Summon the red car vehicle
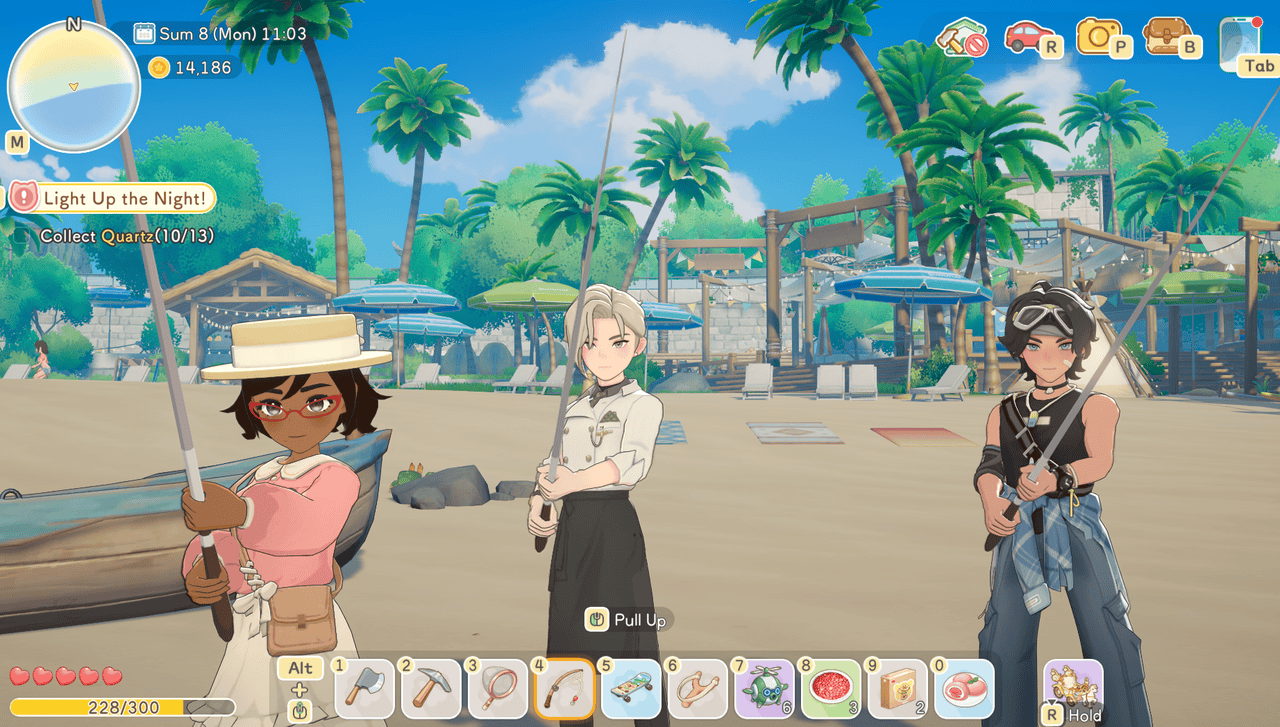The image size is (1280, 727). pos(1029,38)
